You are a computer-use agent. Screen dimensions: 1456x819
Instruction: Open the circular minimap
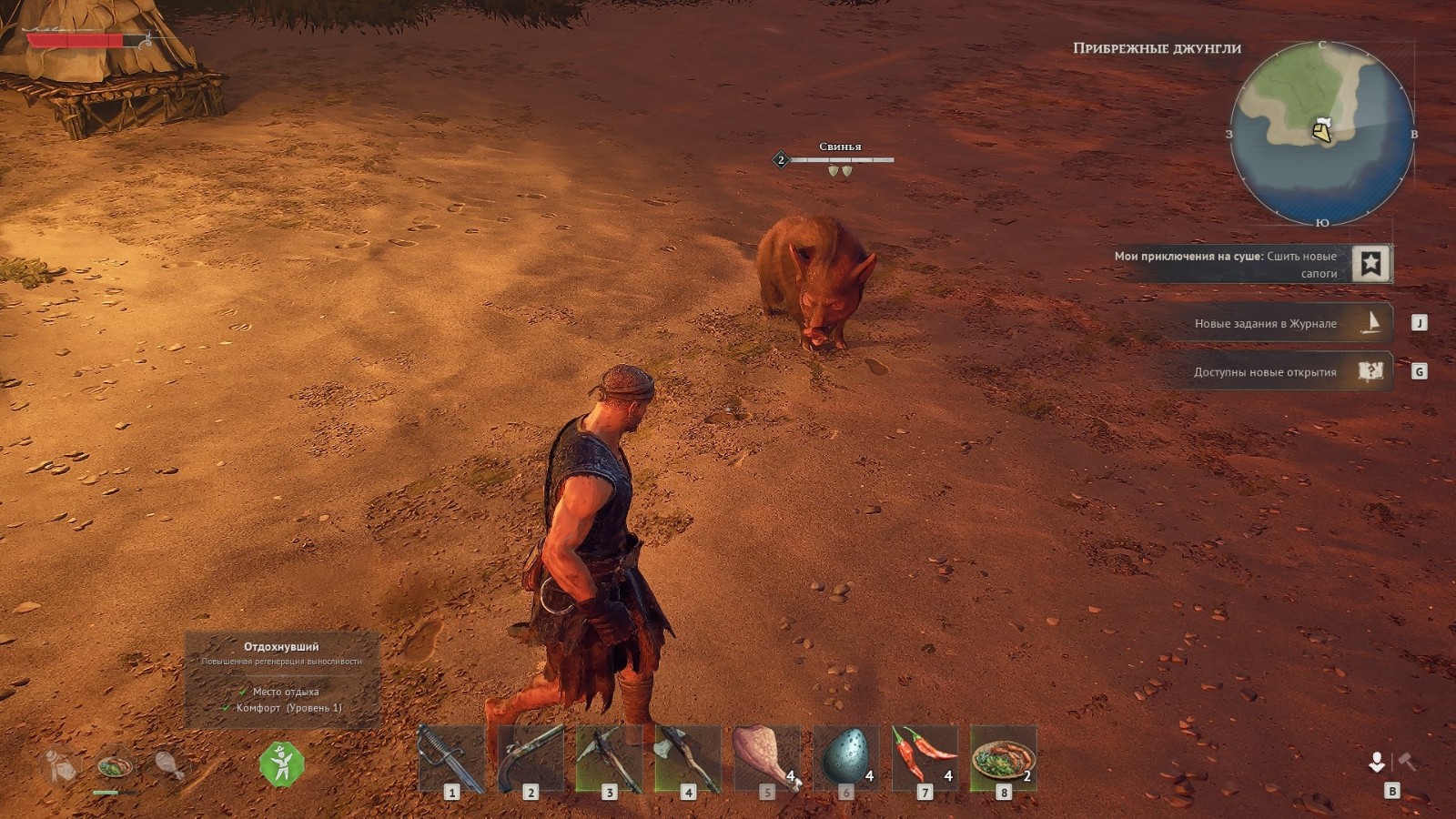pos(1321,134)
